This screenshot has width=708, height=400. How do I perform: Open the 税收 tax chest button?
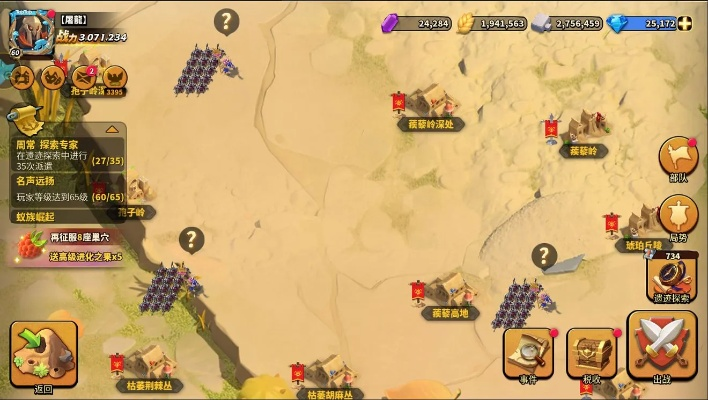(x=592, y=353)
